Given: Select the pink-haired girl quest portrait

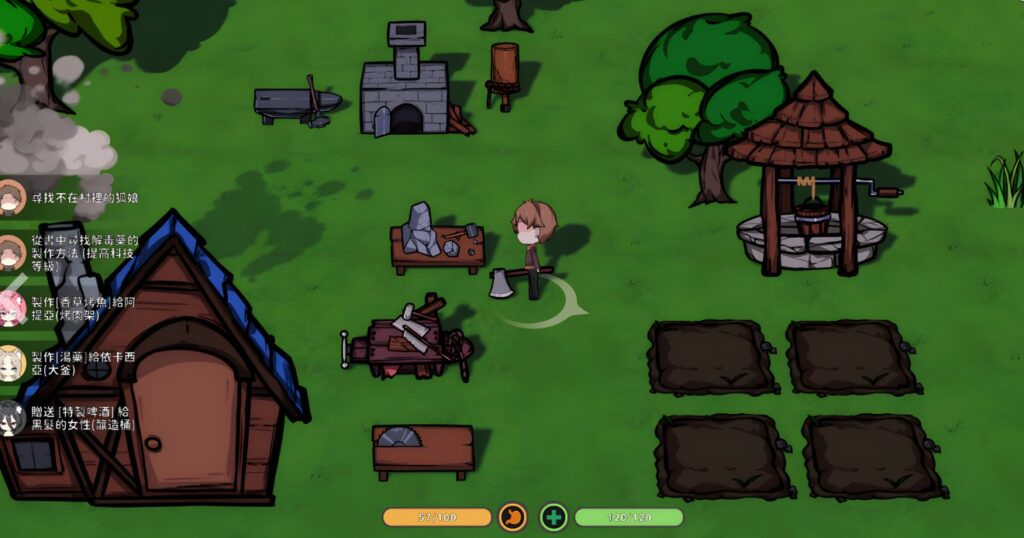Looking at the screenshot, I should point(12,308).
